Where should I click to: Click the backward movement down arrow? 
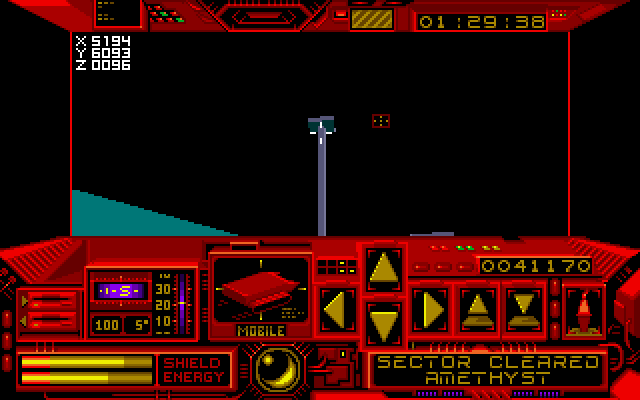pos(384,322)
